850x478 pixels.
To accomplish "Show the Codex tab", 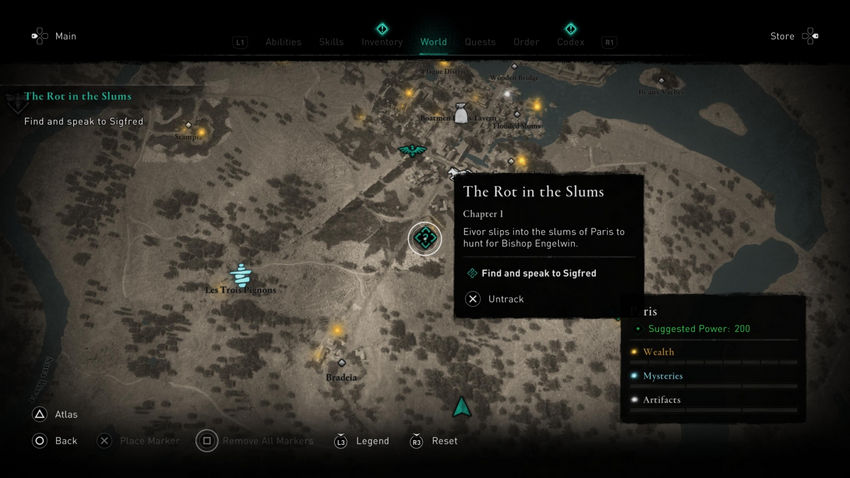I will tap(570, 42).
